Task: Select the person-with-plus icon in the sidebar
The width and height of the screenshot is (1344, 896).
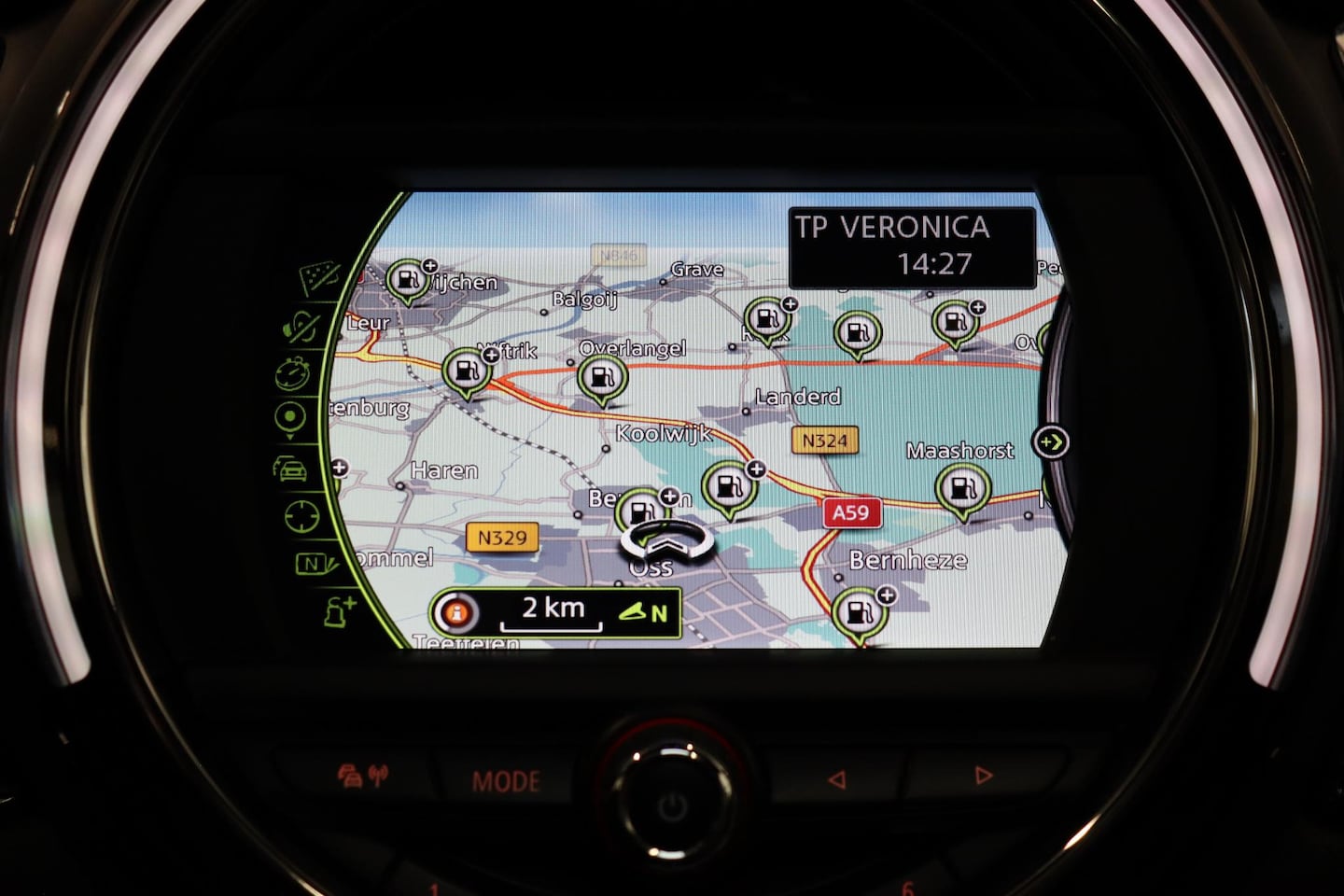Action: click(339, 612)
